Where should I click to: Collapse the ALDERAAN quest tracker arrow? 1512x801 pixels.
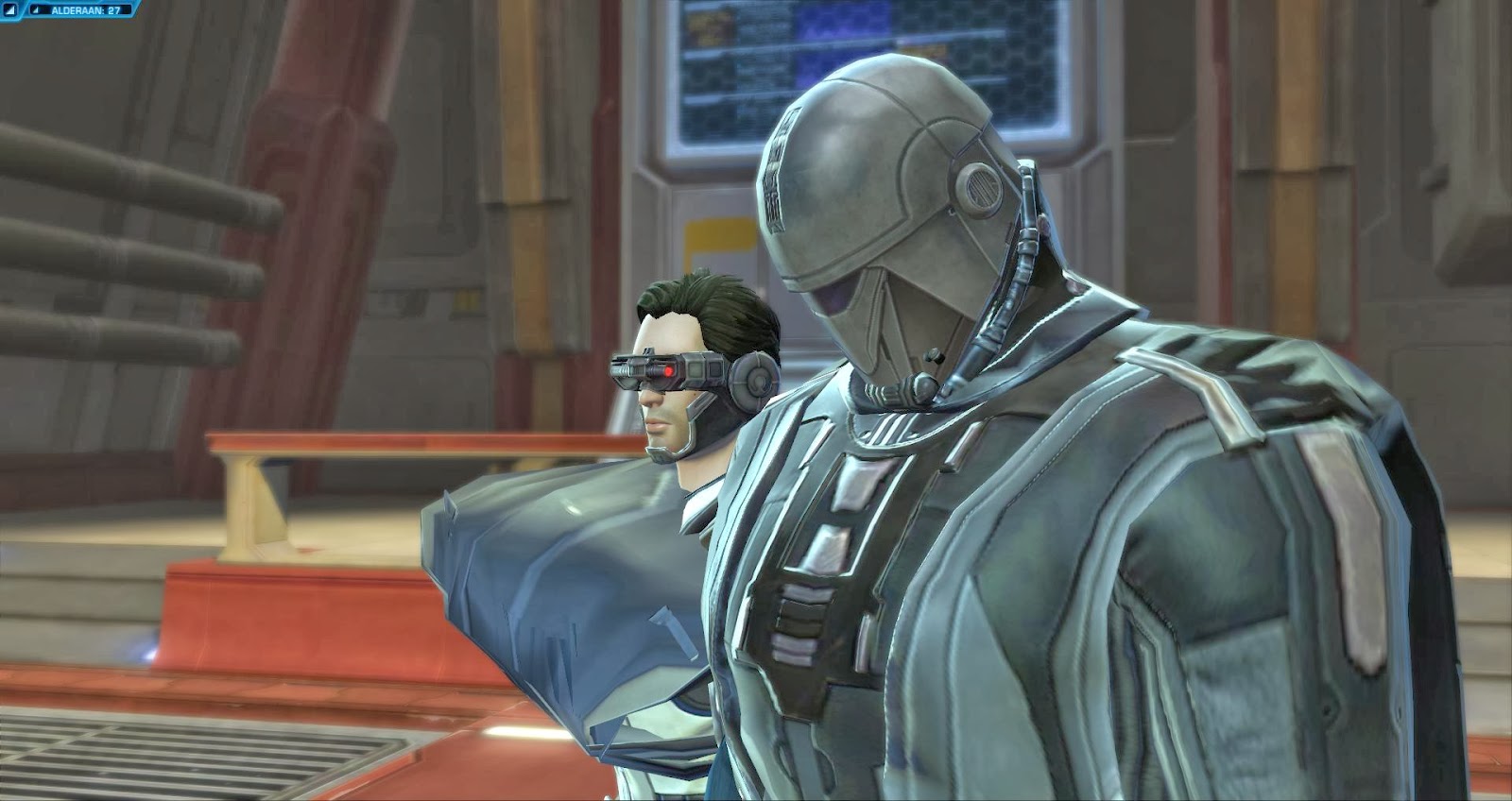coord(36,9)
